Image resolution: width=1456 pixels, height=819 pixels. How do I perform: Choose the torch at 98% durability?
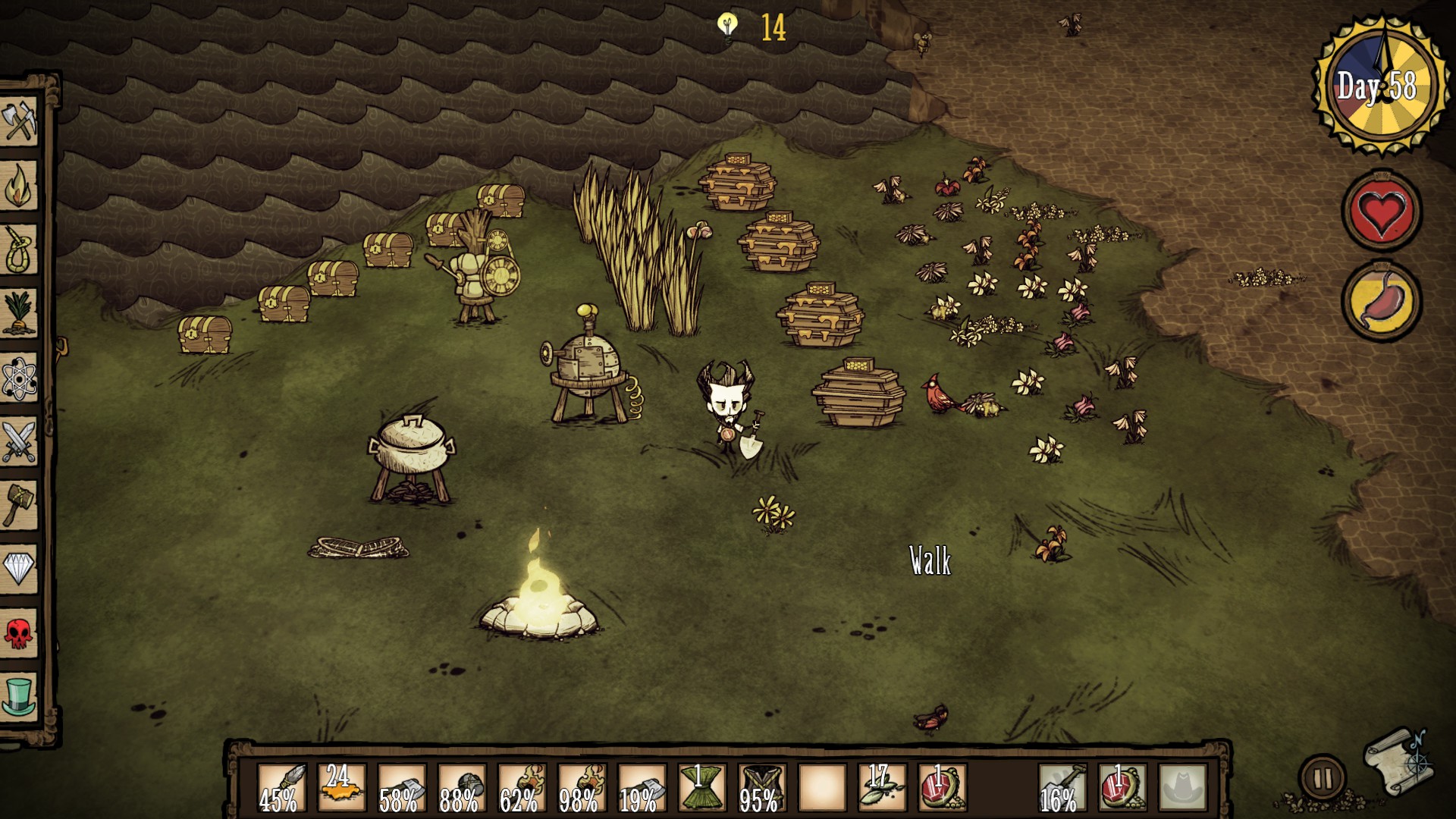(x=582, y=788)
